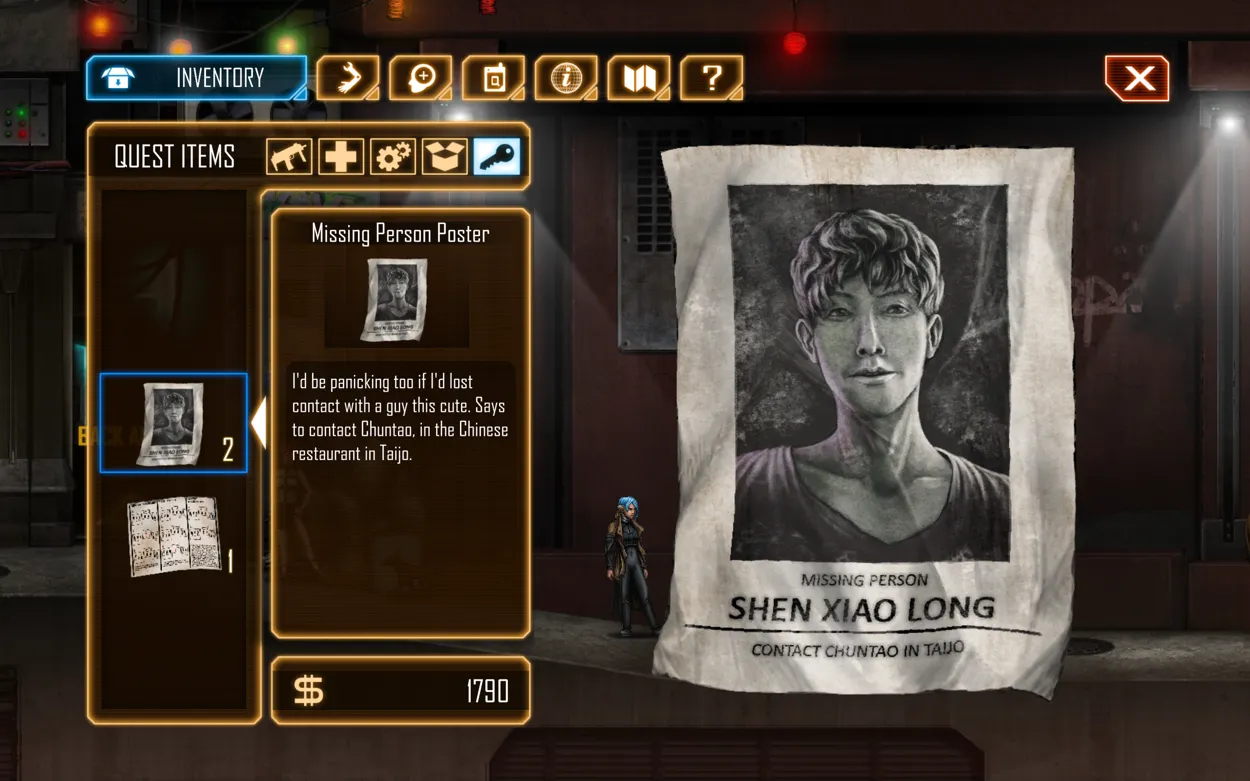This screenshot has width=1250, height=781.
Task: Close the inventory with the red X
Action: click(1137, 79)
